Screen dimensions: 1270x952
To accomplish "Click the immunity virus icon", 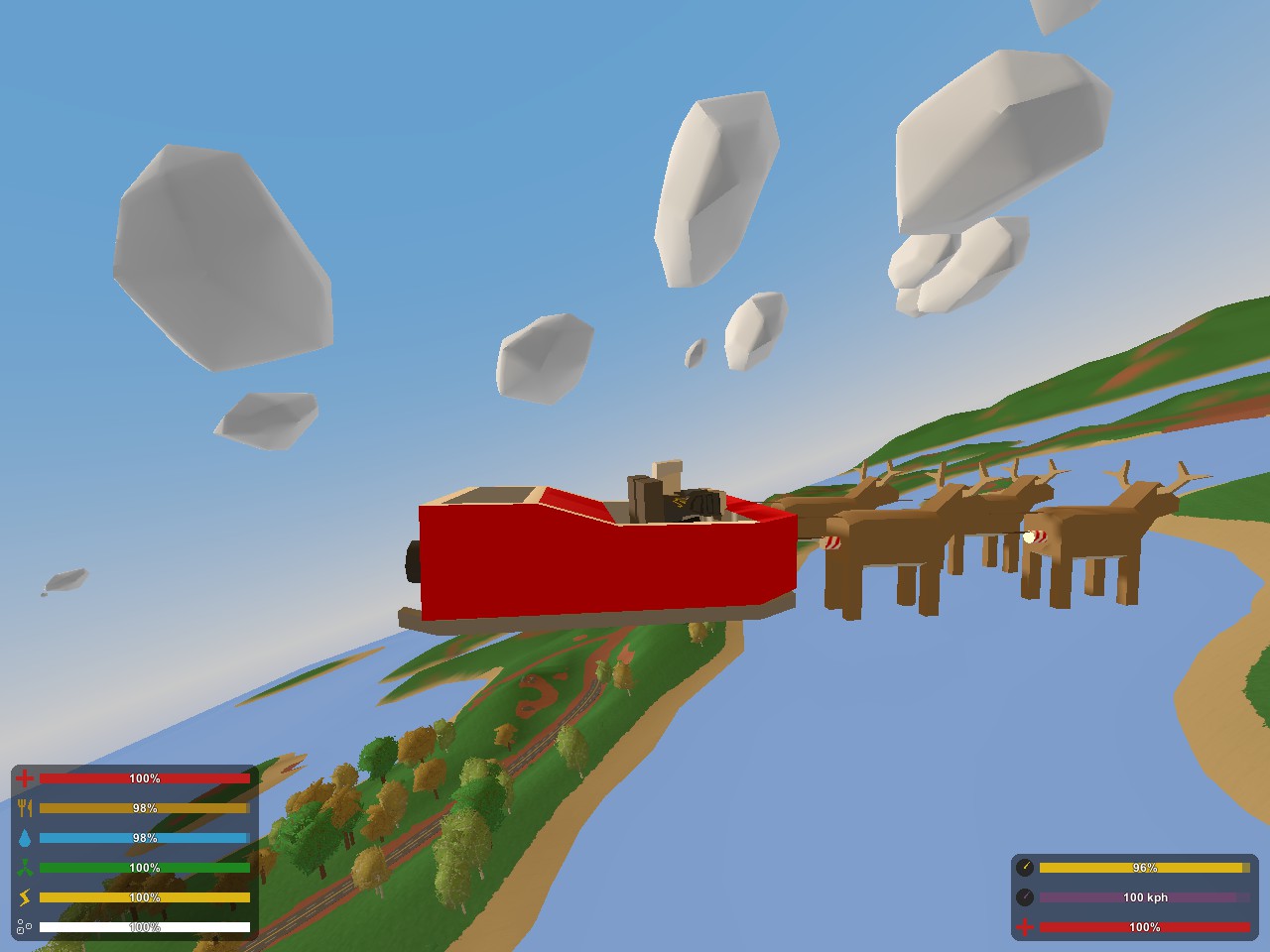I will tap(25, 928).
